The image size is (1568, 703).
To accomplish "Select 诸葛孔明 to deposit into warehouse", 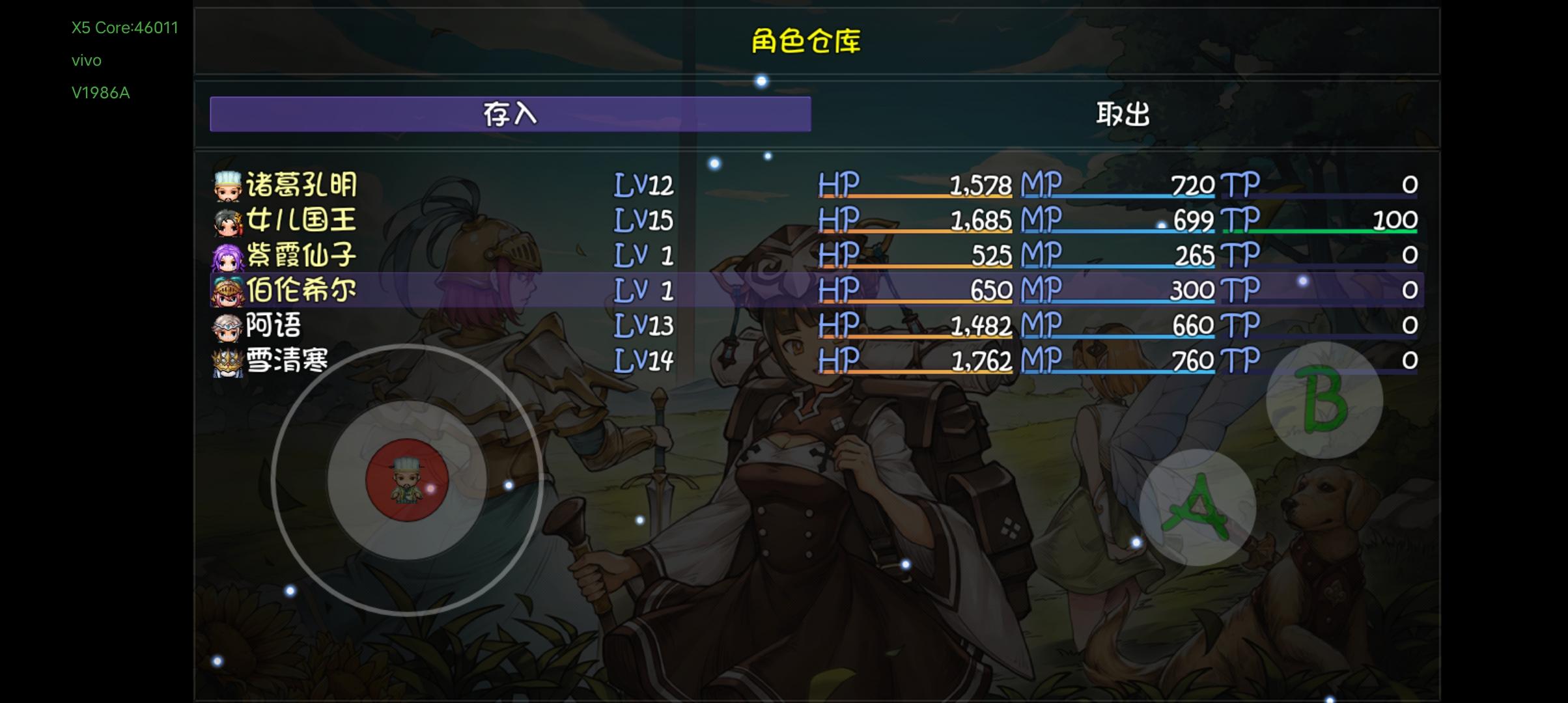I will point(456,185).
